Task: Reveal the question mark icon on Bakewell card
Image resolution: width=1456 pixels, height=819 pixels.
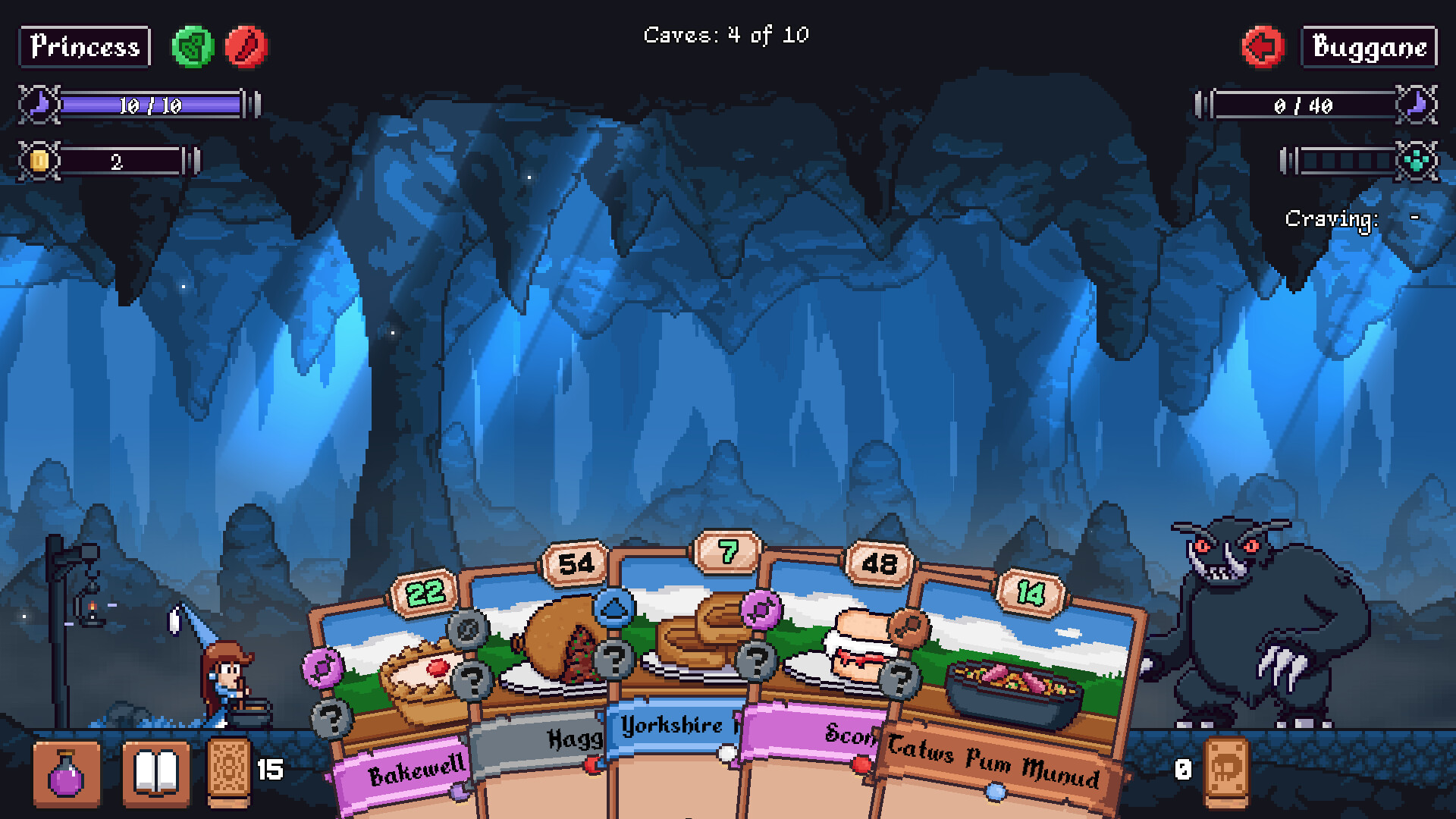Action: (x=330, y=719)
